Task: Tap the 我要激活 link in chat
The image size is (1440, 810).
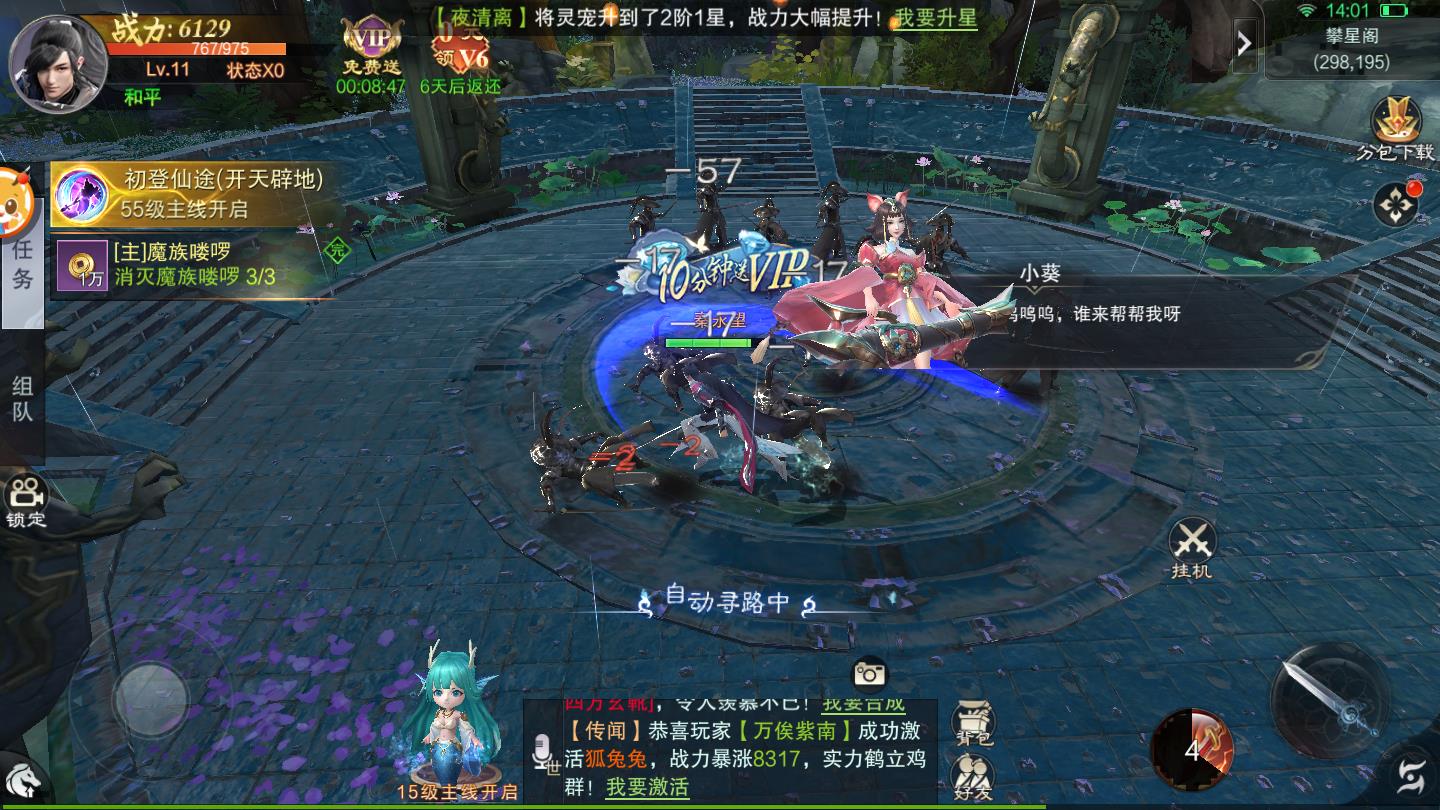Action: click(x=647, y=787)
